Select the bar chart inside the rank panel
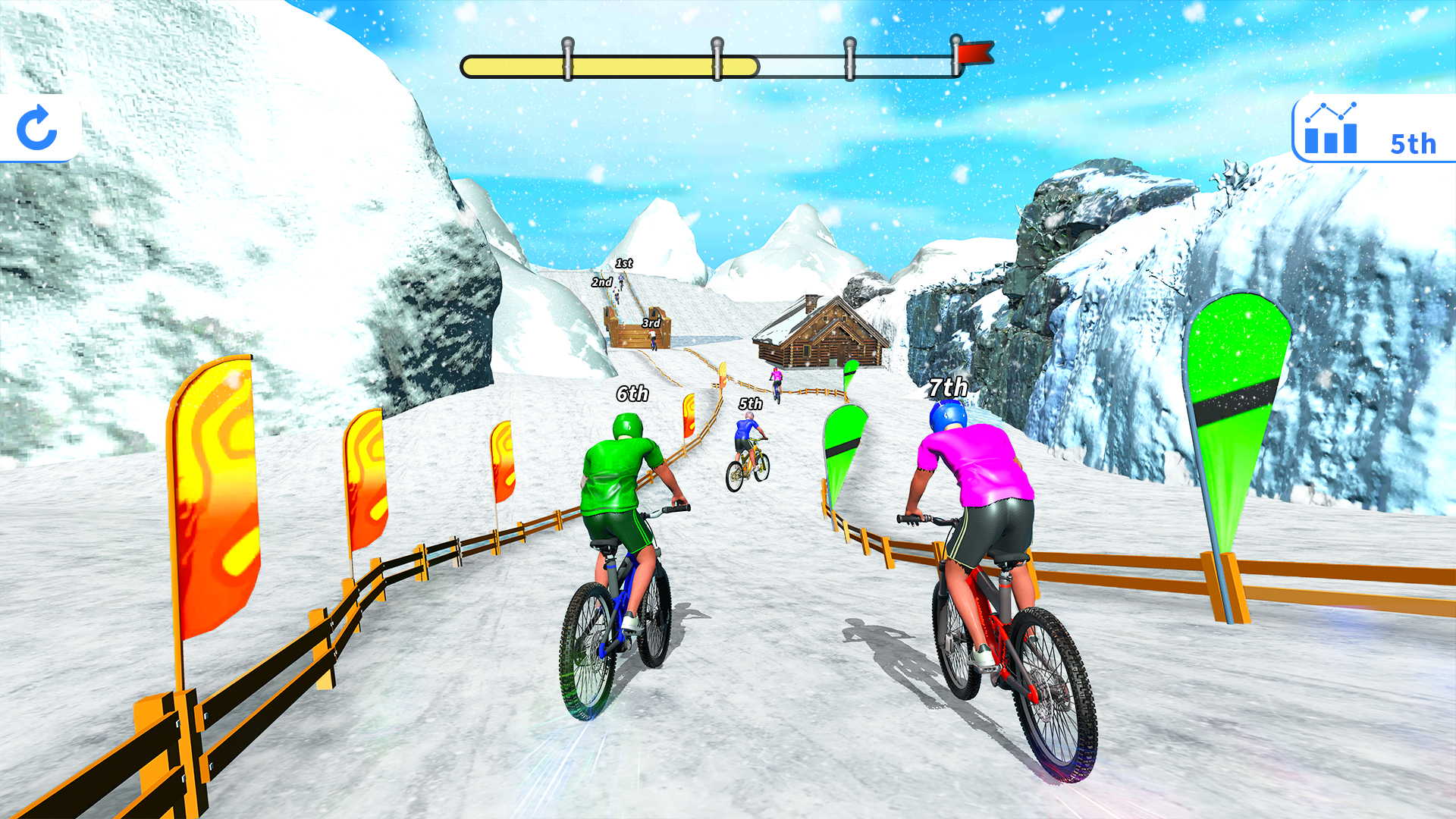The width and height of the screenshot is (1456, 819). [1331, 140]
